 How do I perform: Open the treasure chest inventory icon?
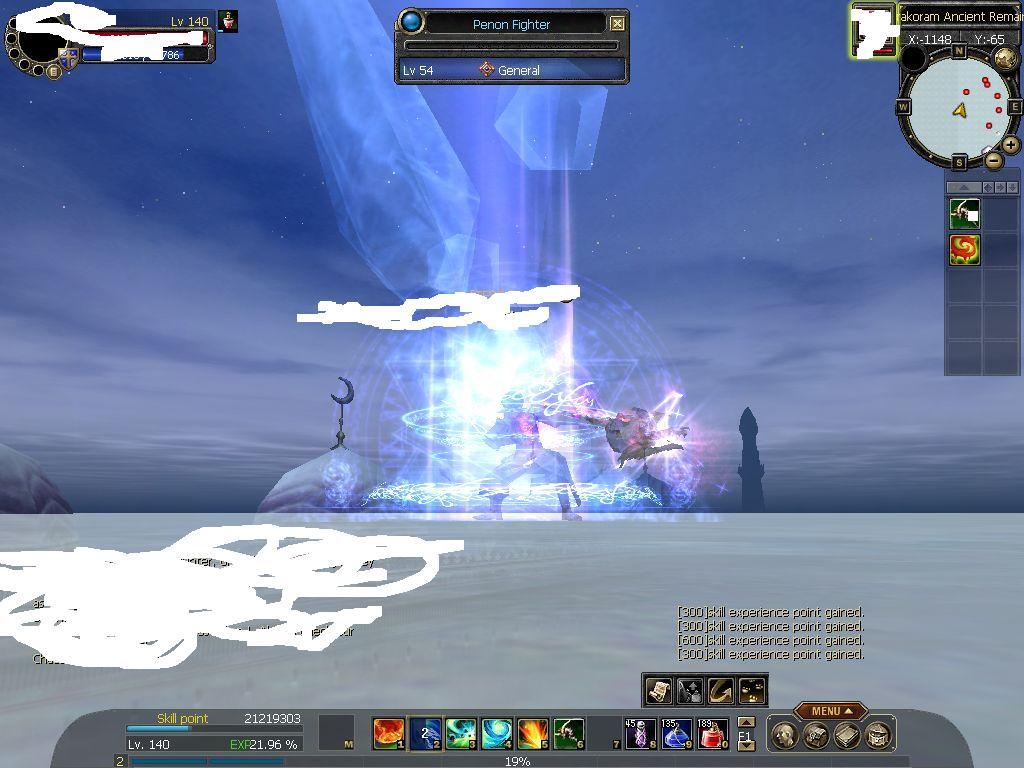816,736
